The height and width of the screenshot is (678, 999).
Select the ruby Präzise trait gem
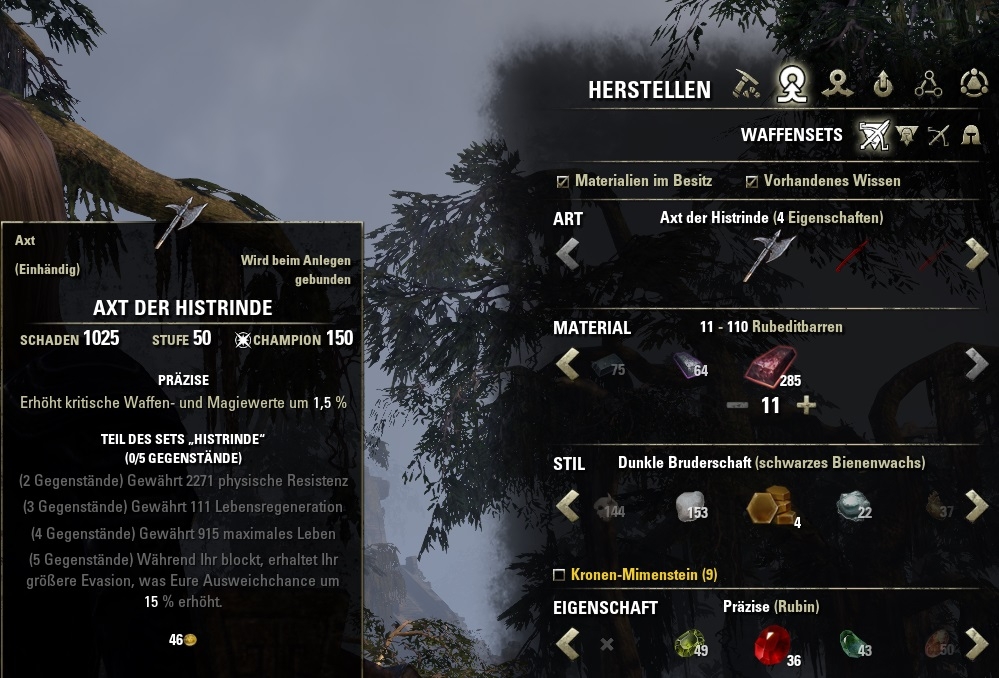click(772, 644)
